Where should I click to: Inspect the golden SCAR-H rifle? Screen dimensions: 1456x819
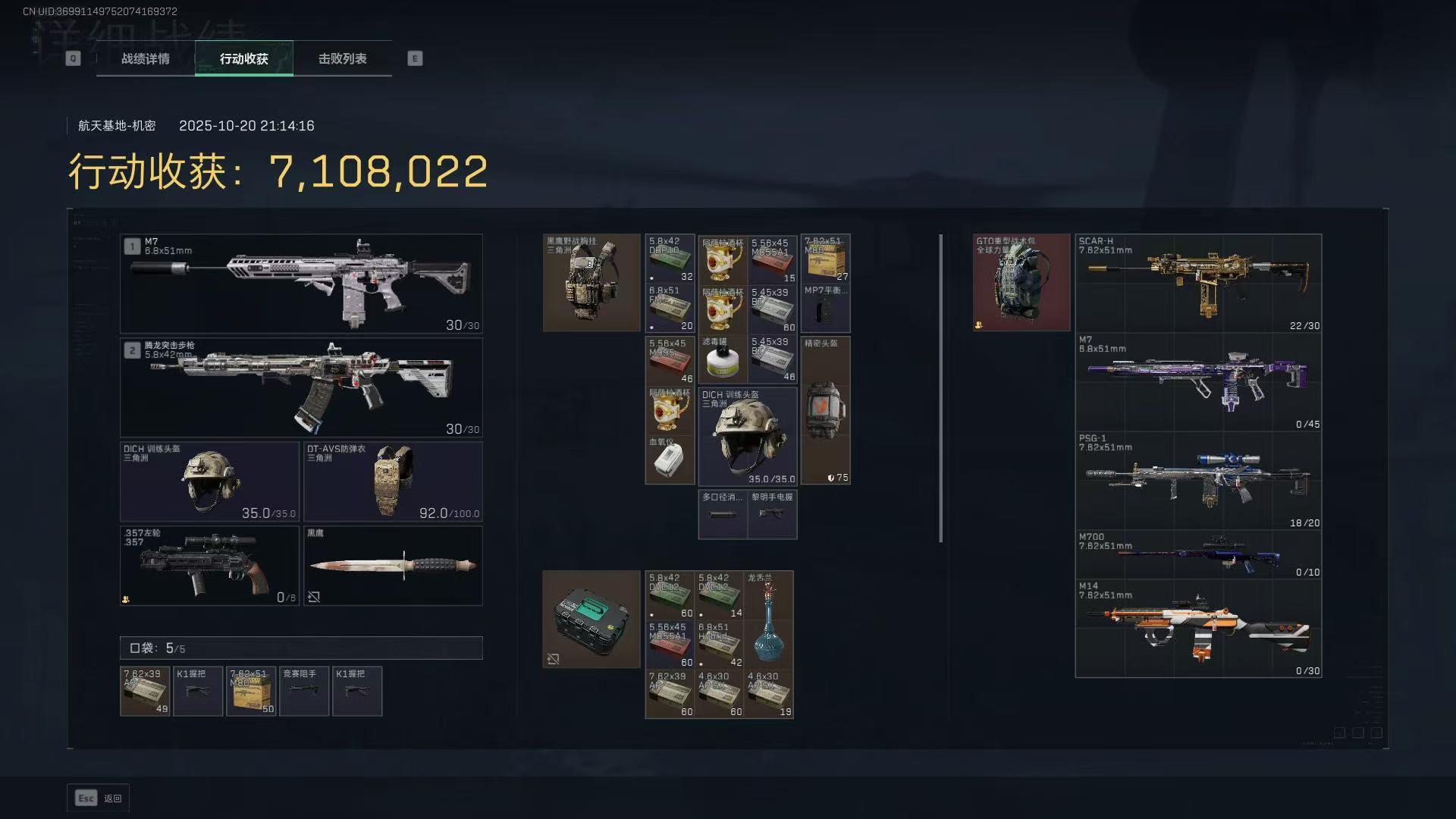tap(1198, 283)
